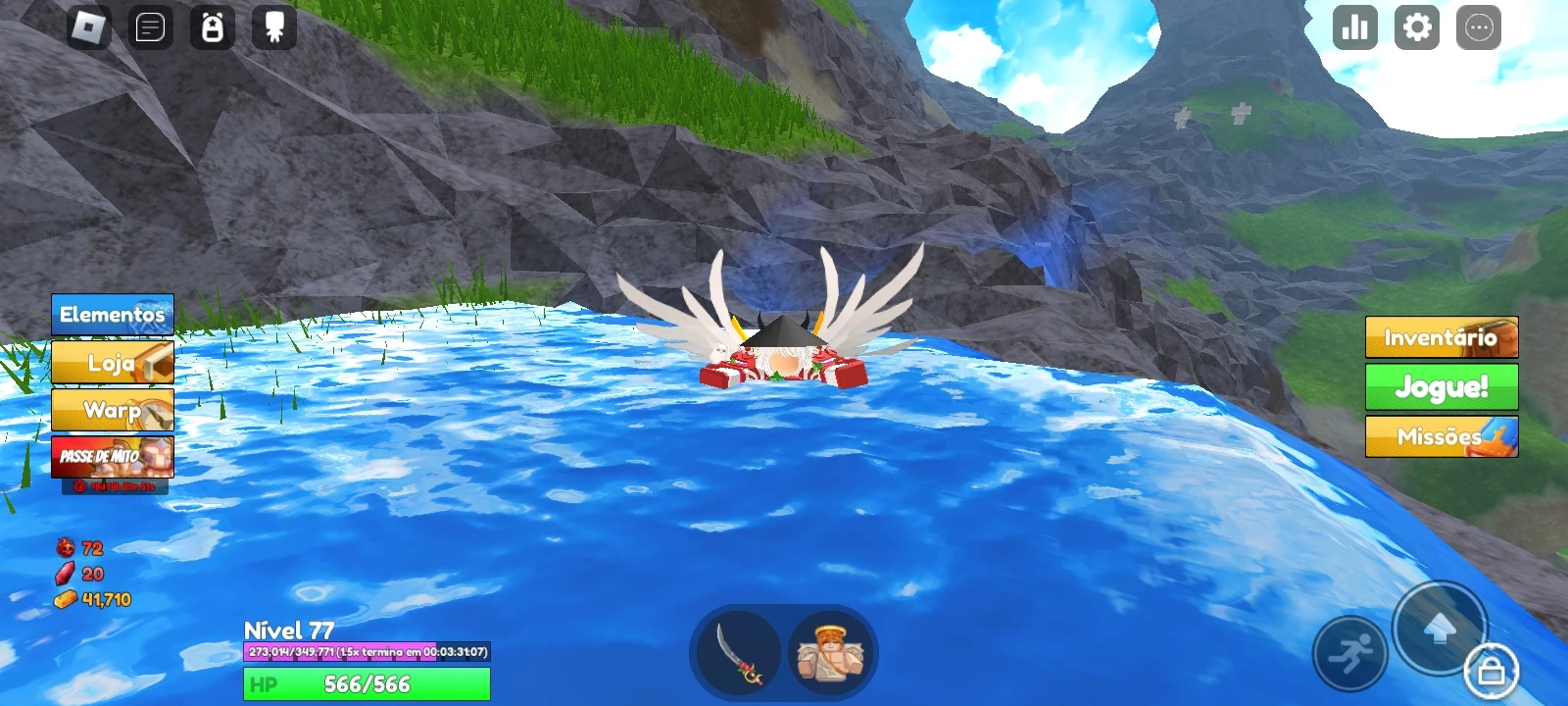Open the Missões menu
The width and height of the screenshot is (1568, 706).
coord(1441,436)
